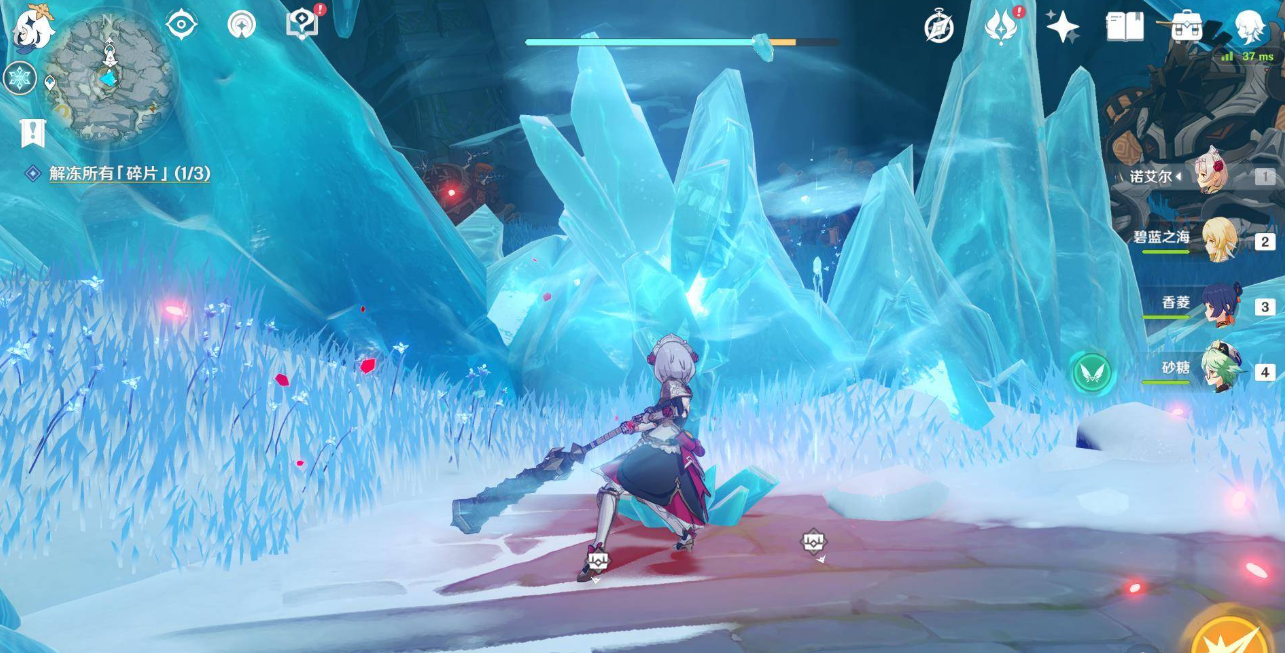Open the character screen icon

(1249, 27)
